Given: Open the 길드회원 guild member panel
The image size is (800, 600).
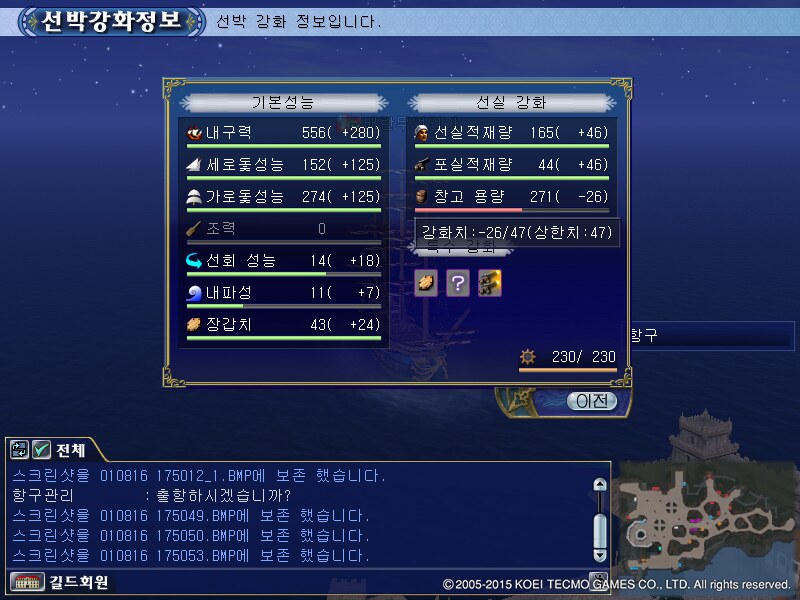Looking at the screenshot, I should pyautogui.click(x=60, y=582).
